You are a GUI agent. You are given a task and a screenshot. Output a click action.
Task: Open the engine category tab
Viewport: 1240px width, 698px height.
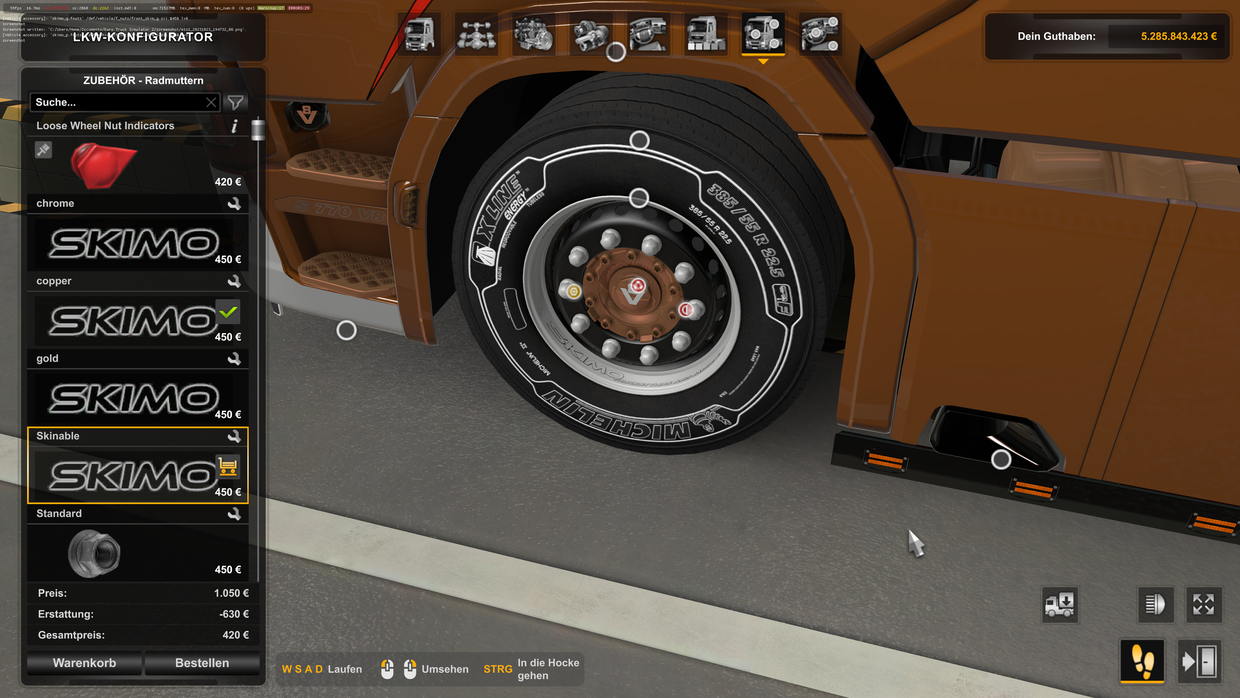534,34
